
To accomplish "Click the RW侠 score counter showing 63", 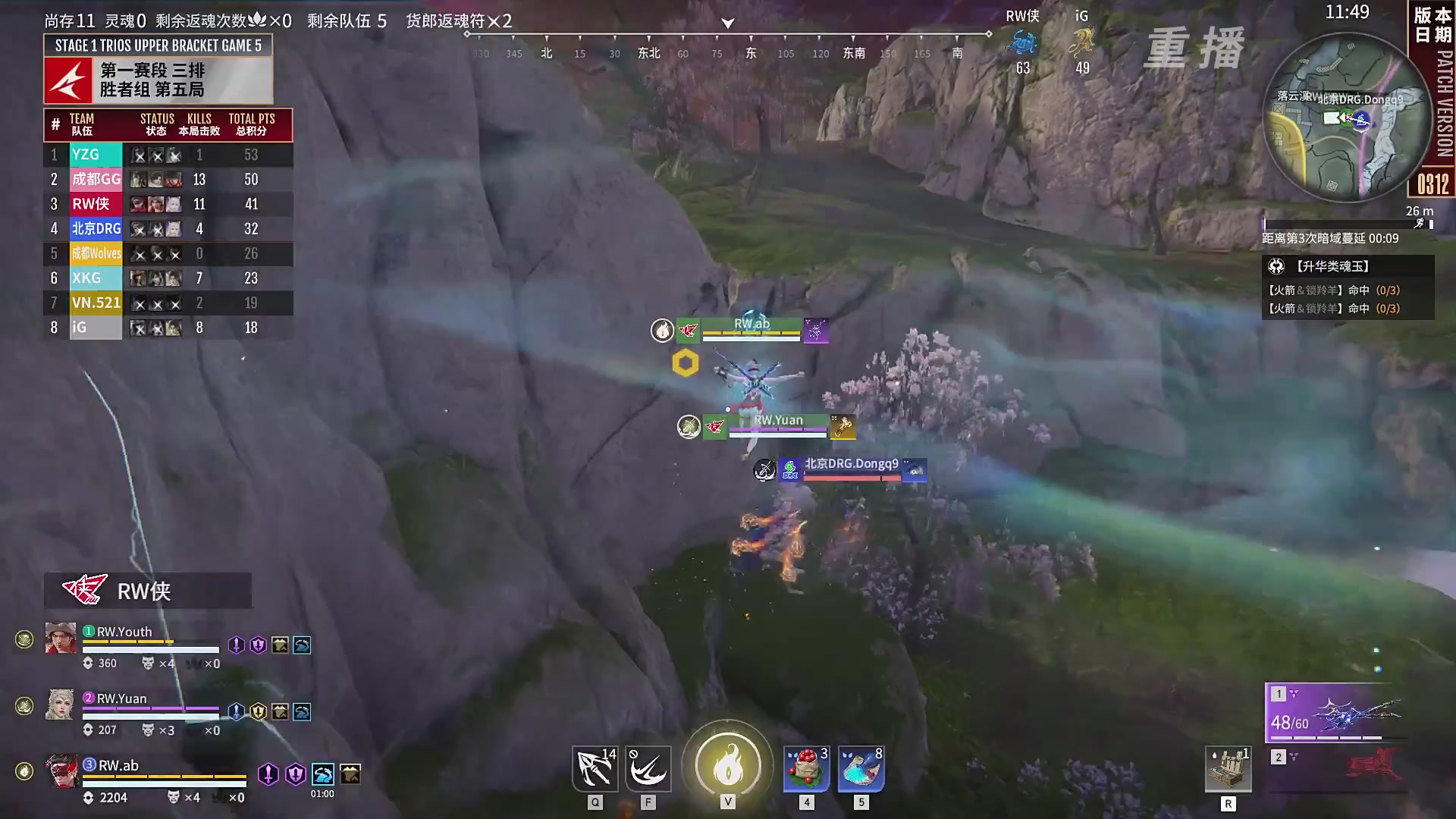I will coord(1023,67).
